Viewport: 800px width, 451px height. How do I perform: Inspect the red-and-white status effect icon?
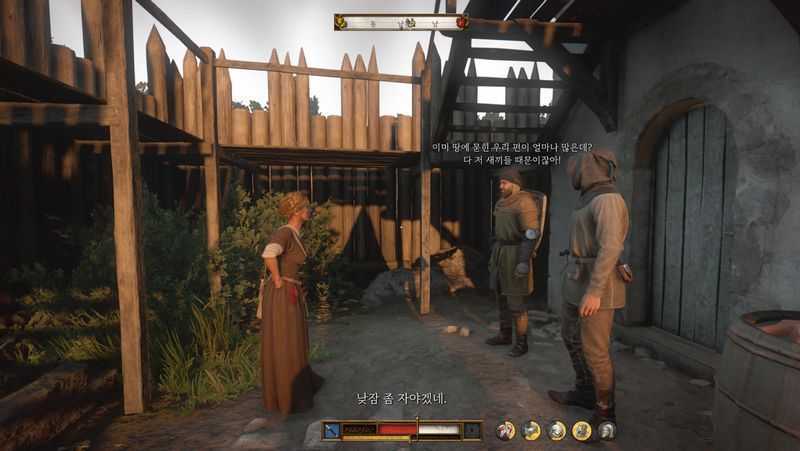[x=506, y=430]
